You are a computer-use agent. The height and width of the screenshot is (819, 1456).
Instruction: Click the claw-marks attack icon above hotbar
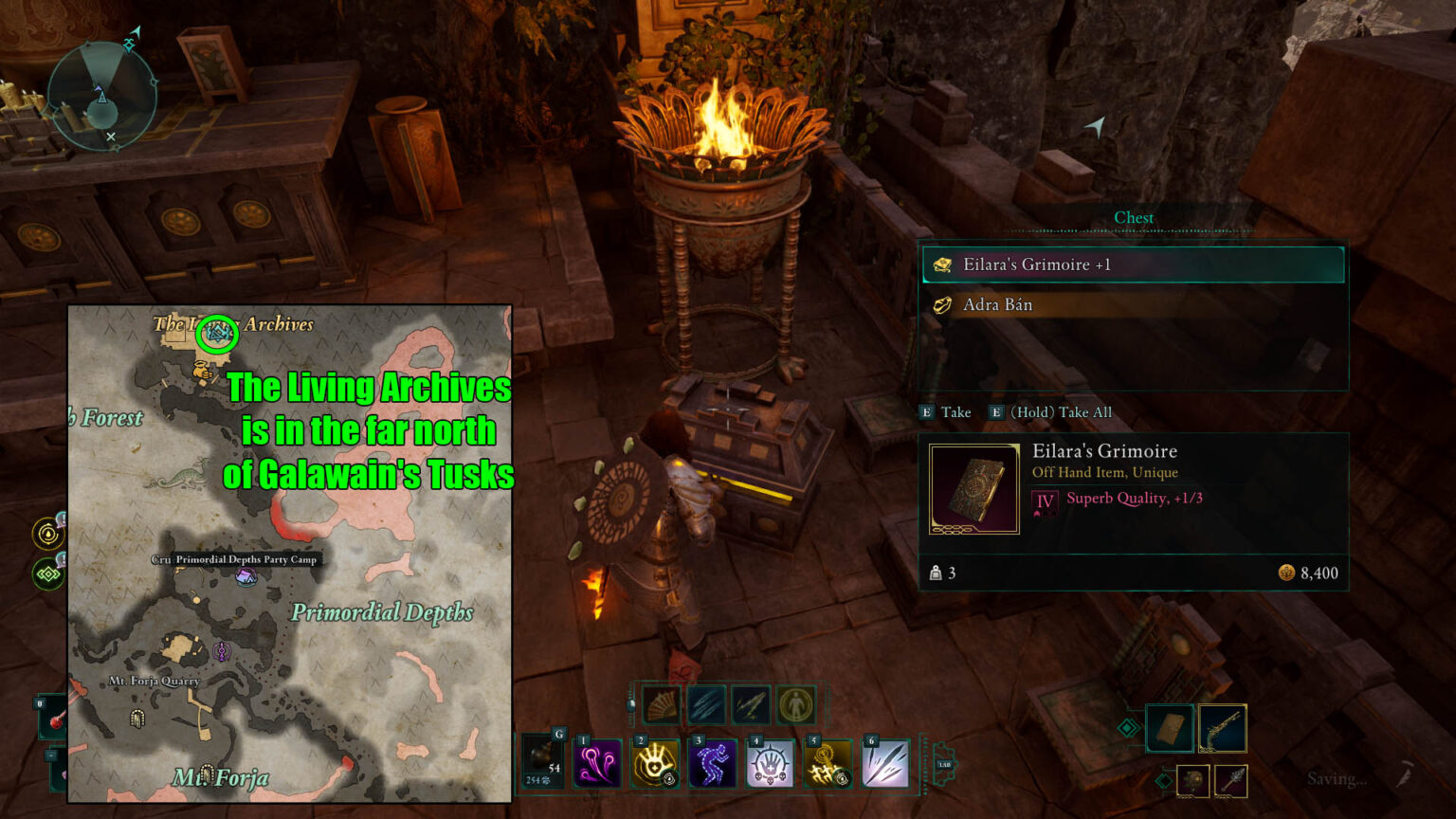point(704,705)
